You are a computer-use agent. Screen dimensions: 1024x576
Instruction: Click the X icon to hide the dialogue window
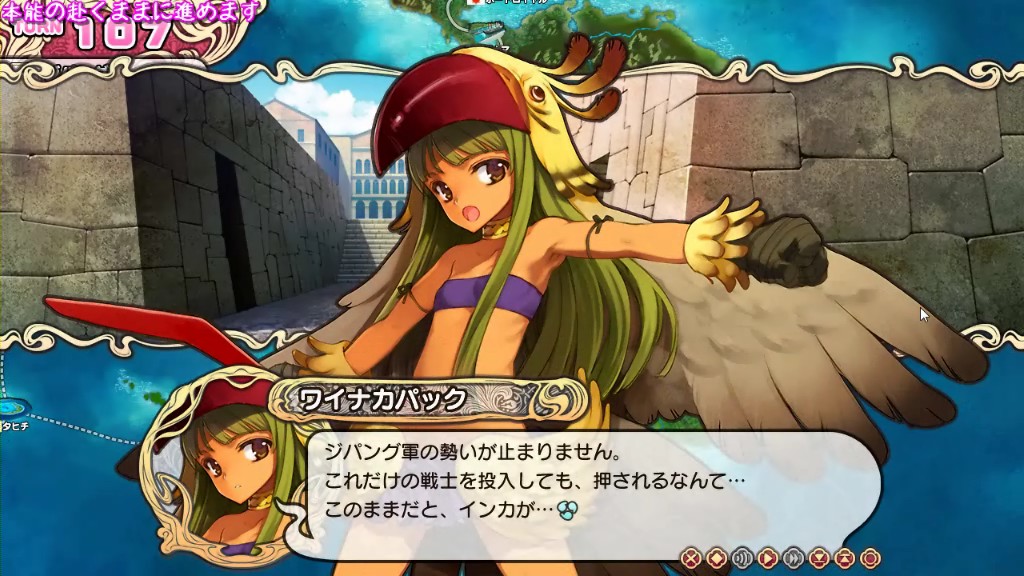coord(691,558)
